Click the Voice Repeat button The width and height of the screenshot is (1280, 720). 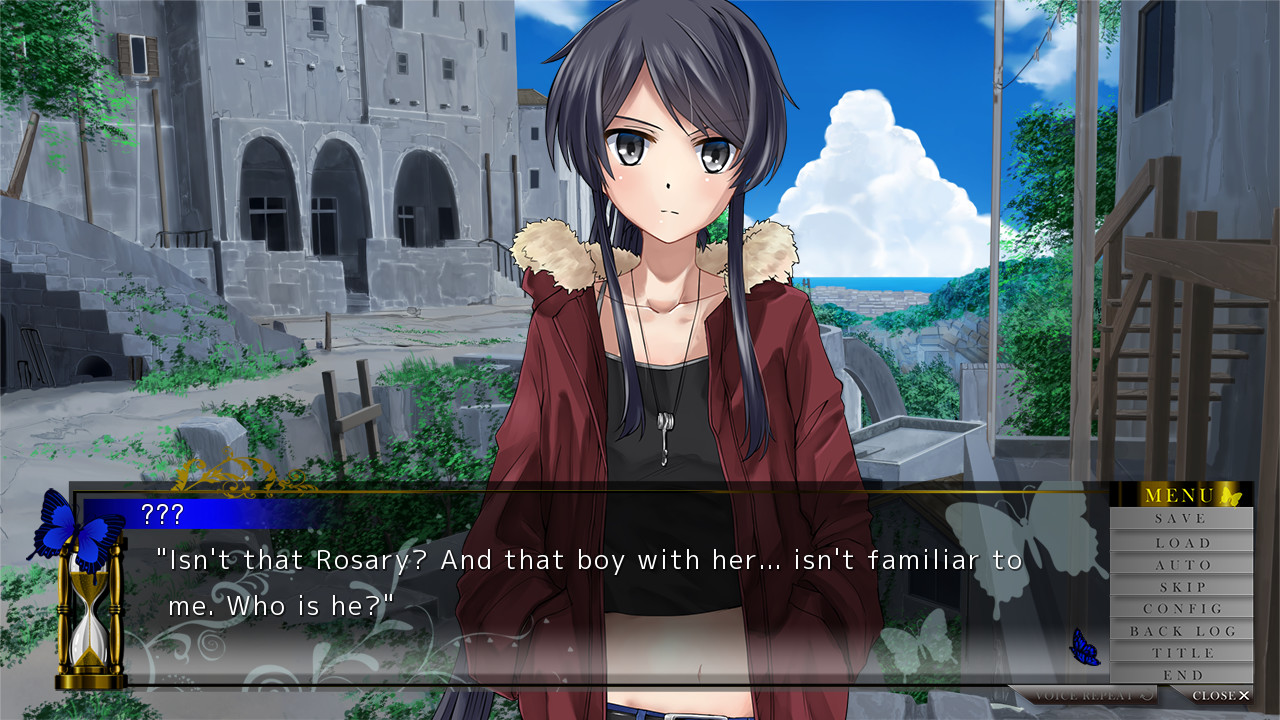pyautogui.click(x=1083, y=695)
